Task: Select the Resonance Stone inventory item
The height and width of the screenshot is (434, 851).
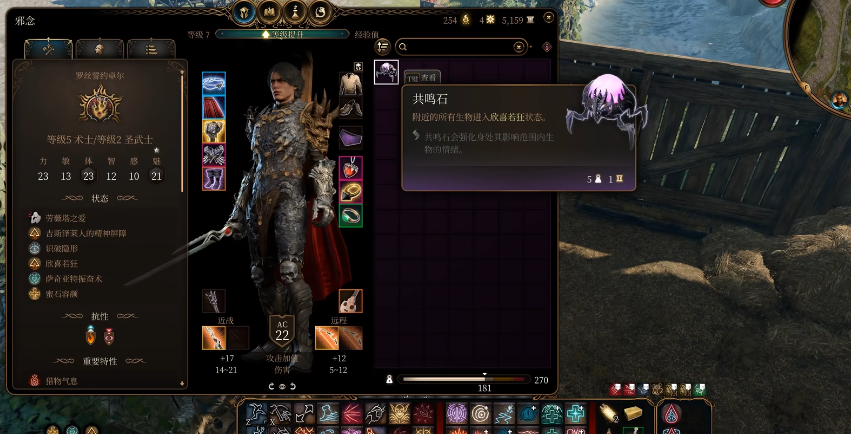Action: 386,72
